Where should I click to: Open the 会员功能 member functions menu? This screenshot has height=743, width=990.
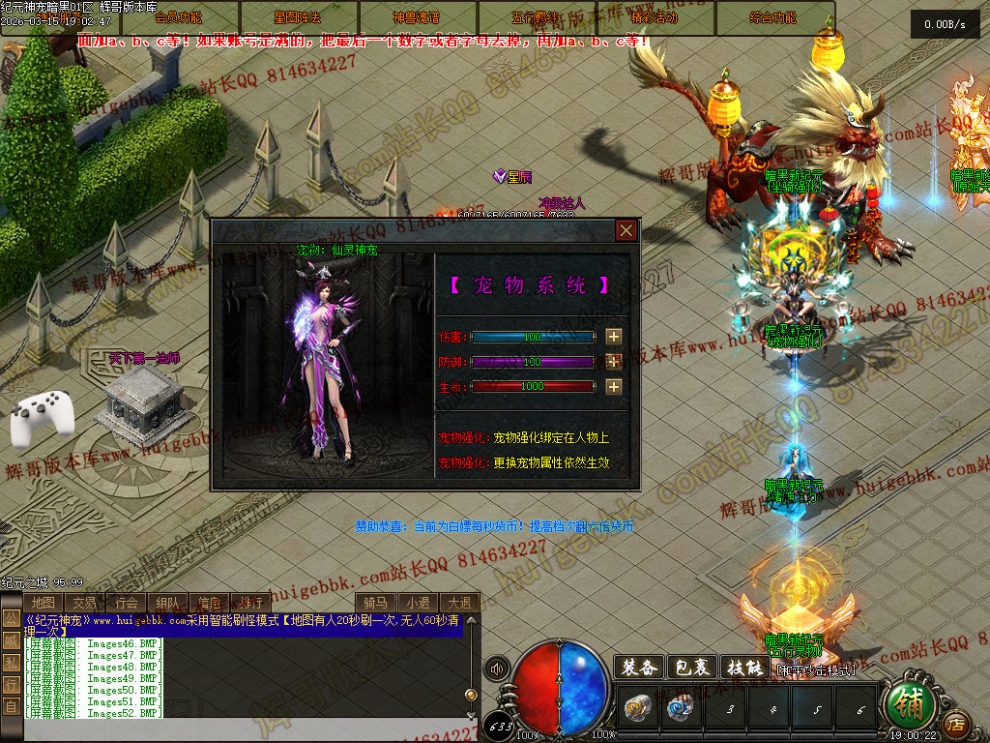[x=179, y=17]
